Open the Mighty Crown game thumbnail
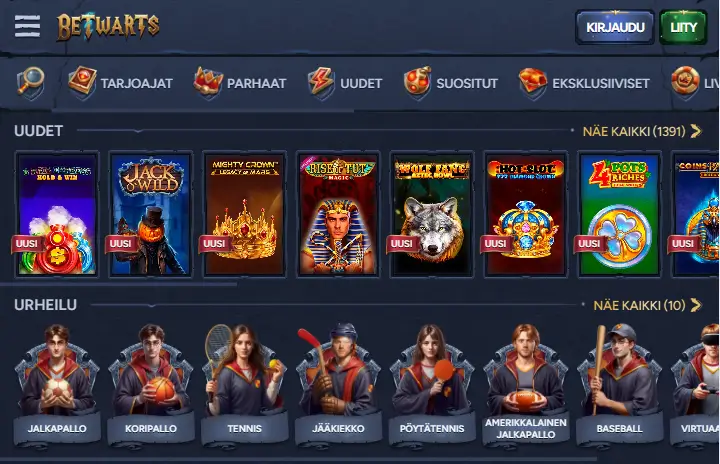The width and height of the screenshot is (720, 464). click(x=244, y=214)
